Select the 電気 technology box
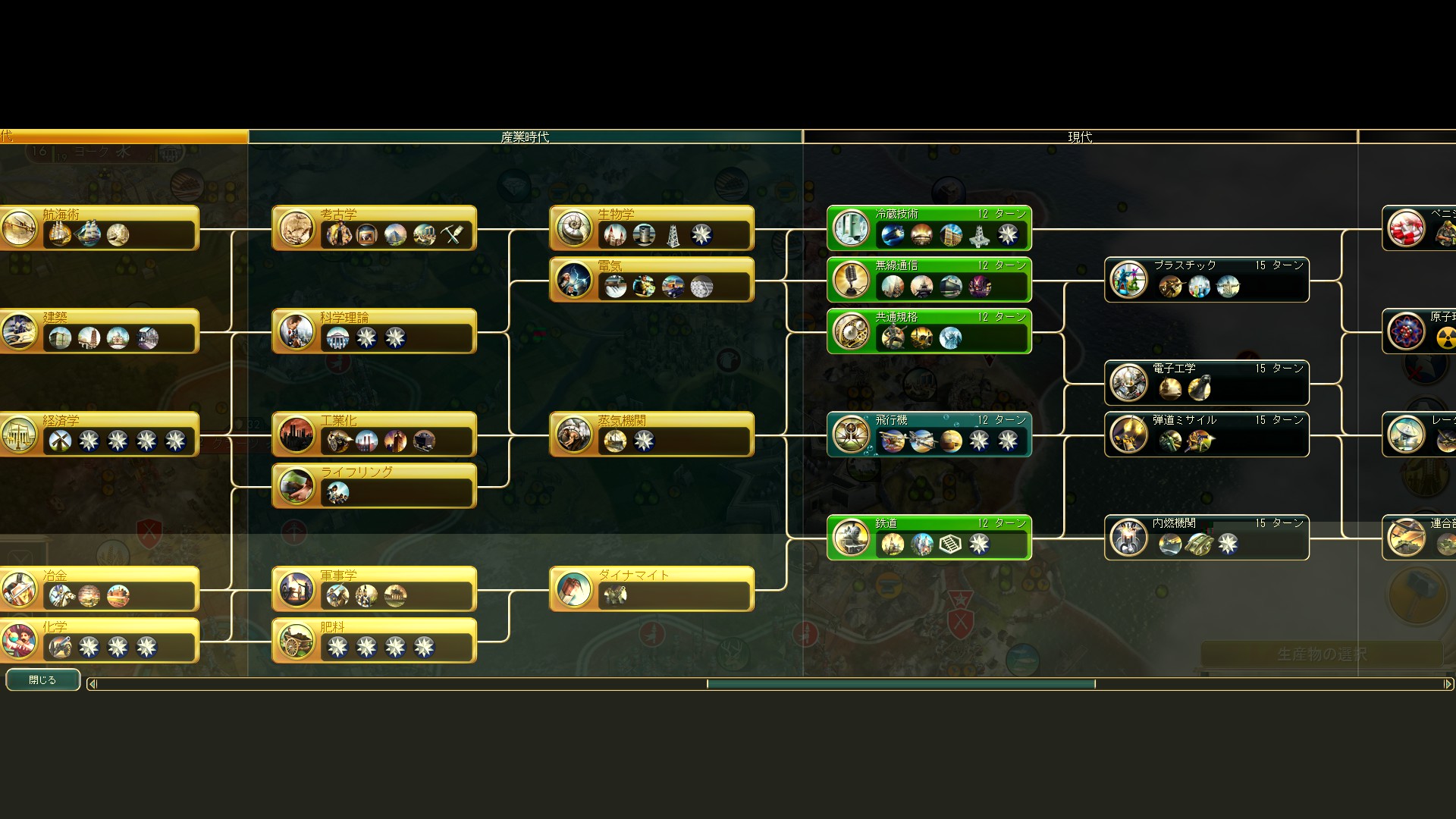This screenshot has width=1456, height=819. tap(651, 279)
